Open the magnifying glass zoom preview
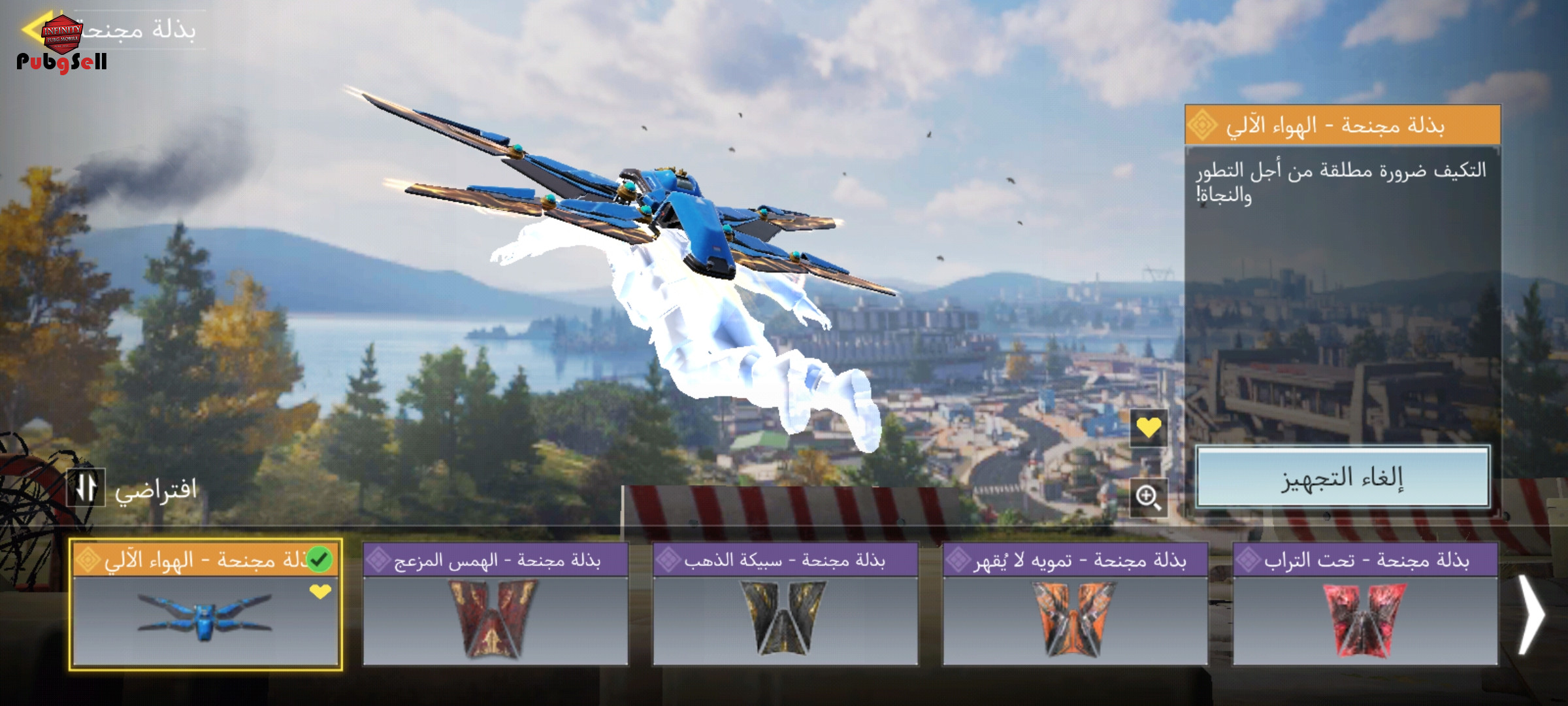This screenshot has height=706, width=1568. click(x=1149, y=497)
